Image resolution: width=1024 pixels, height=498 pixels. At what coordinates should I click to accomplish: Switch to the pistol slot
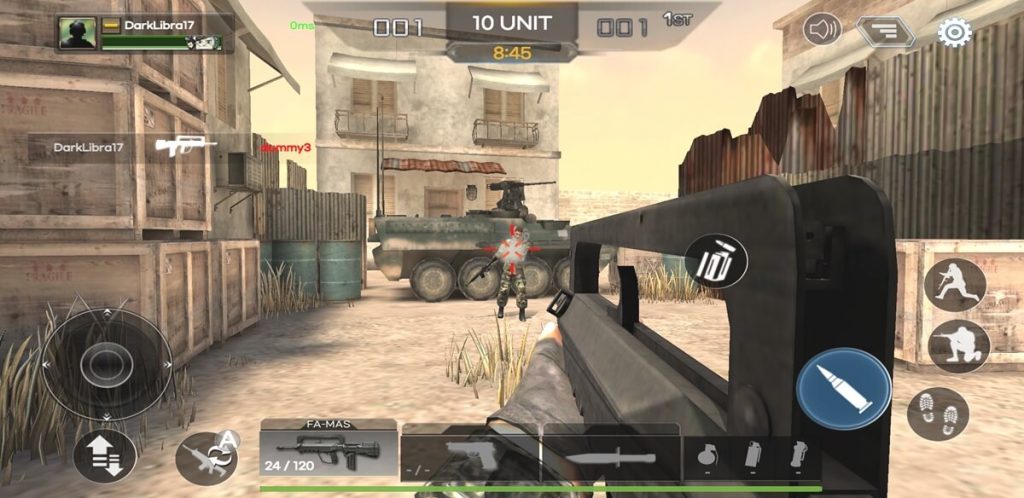point(468,456)
